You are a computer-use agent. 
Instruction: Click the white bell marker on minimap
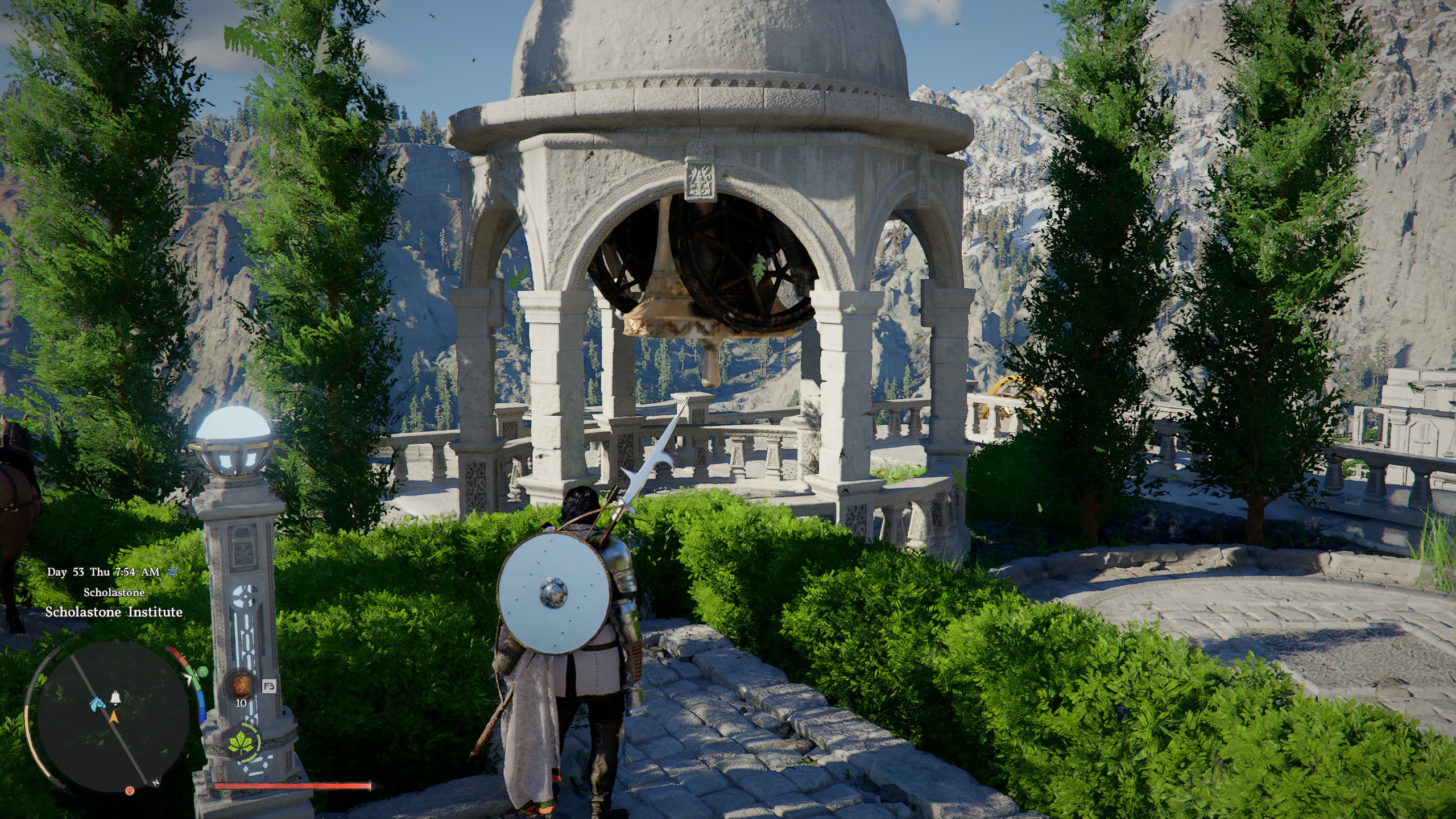click(x=115, y=697)
